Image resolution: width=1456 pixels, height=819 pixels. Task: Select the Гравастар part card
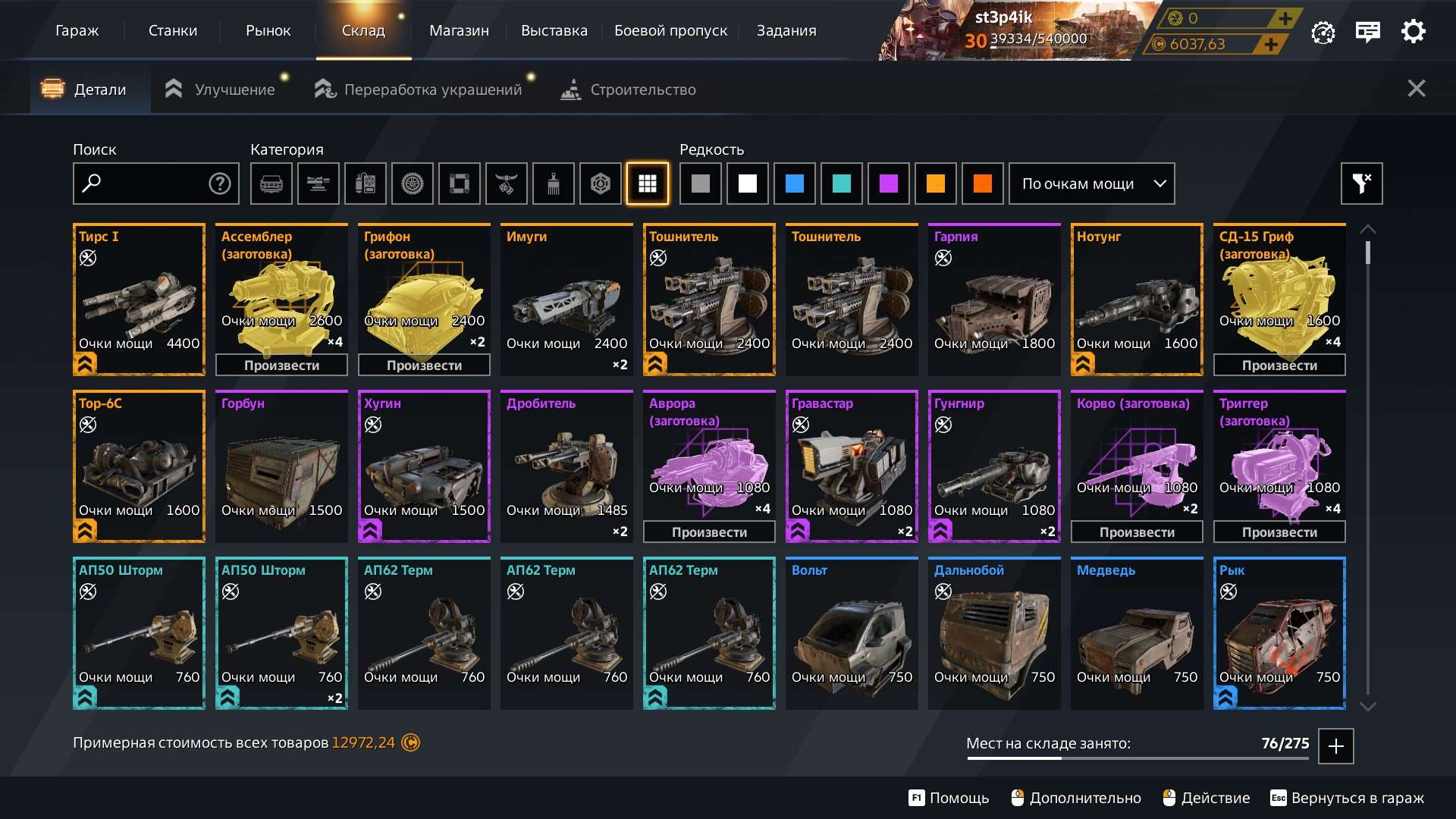point(852,466)
